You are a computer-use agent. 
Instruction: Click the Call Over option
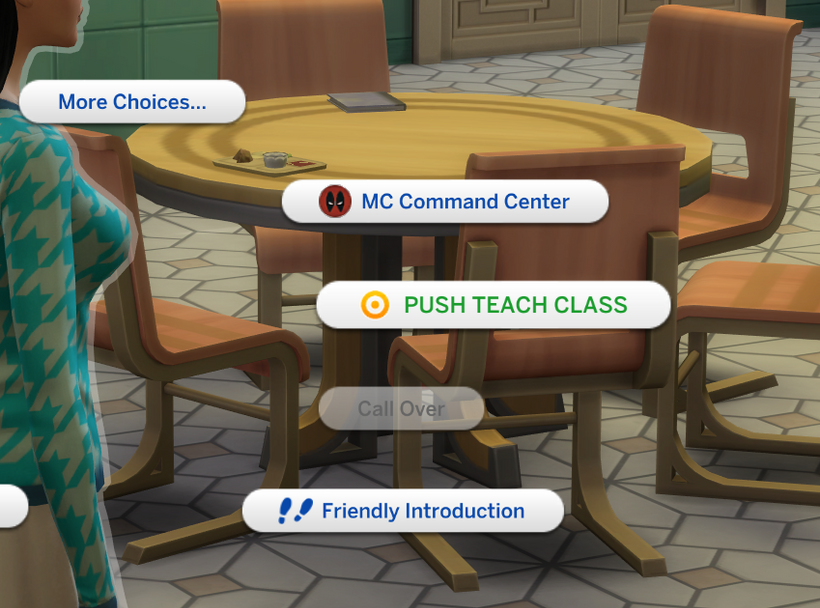(401, 409)
